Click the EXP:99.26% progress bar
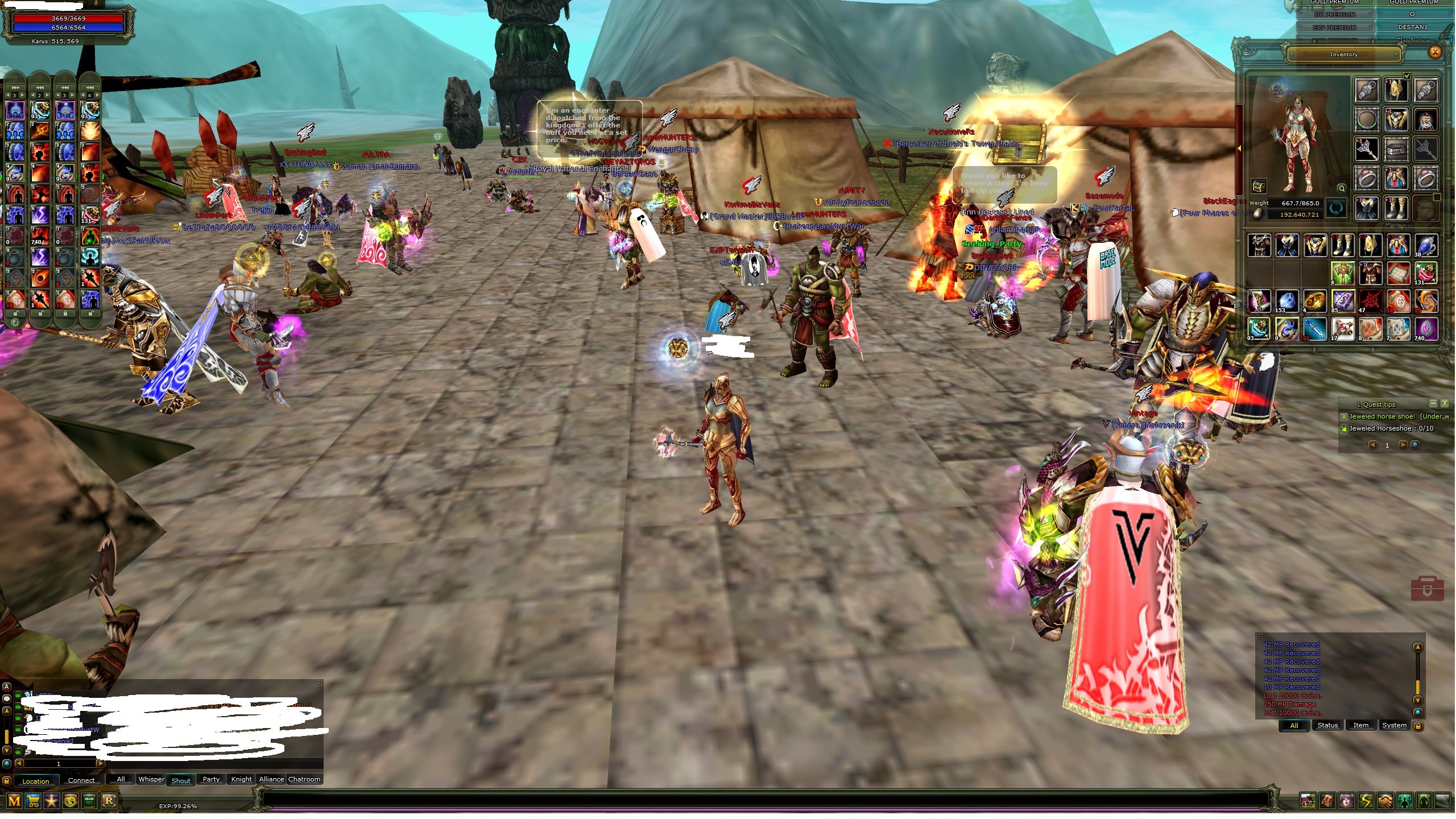The width and height of the screenshot is (1456, 819). [x=177, y=805]
